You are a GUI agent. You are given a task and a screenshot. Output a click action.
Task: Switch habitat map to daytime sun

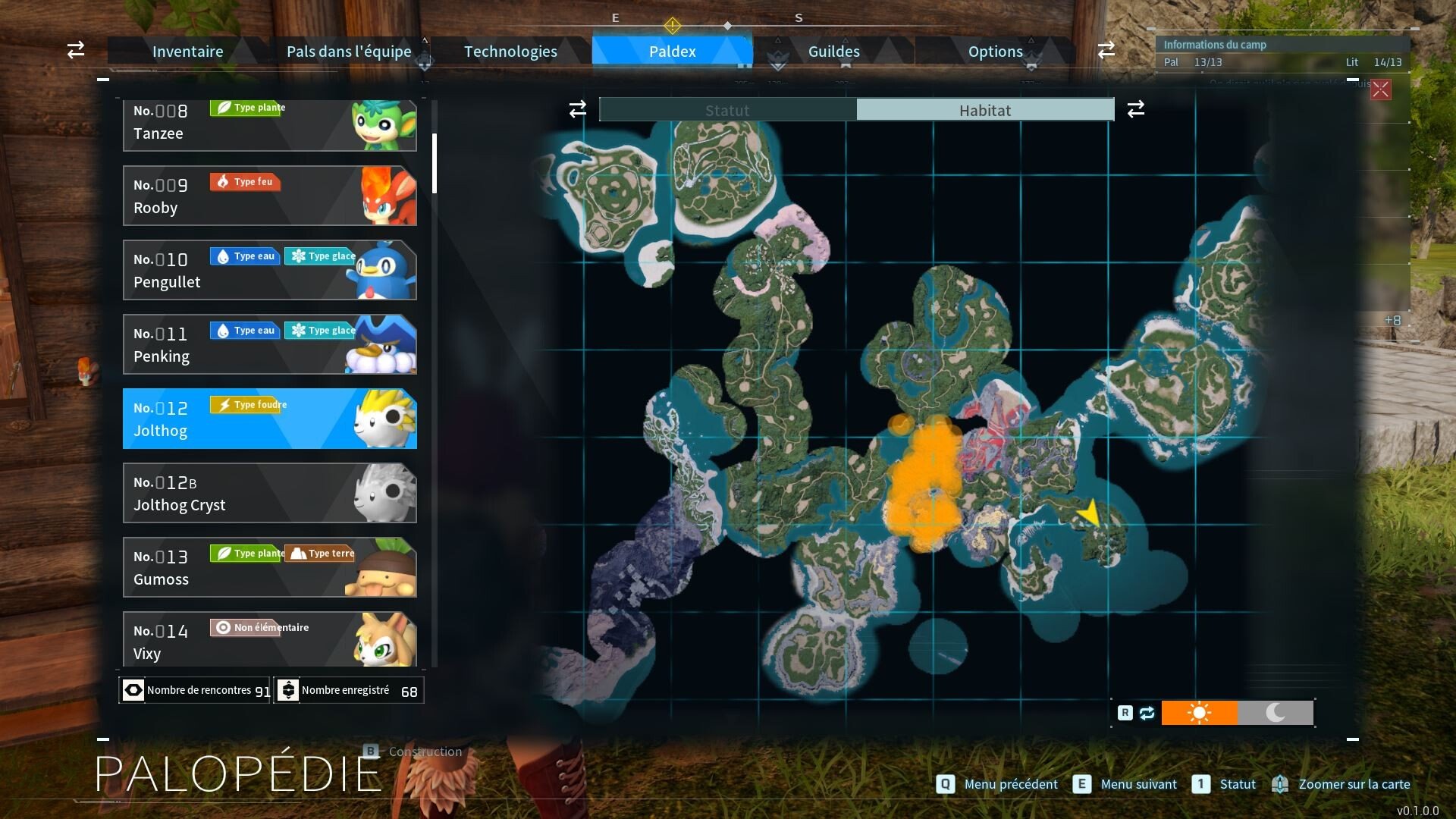[1199, 713]
